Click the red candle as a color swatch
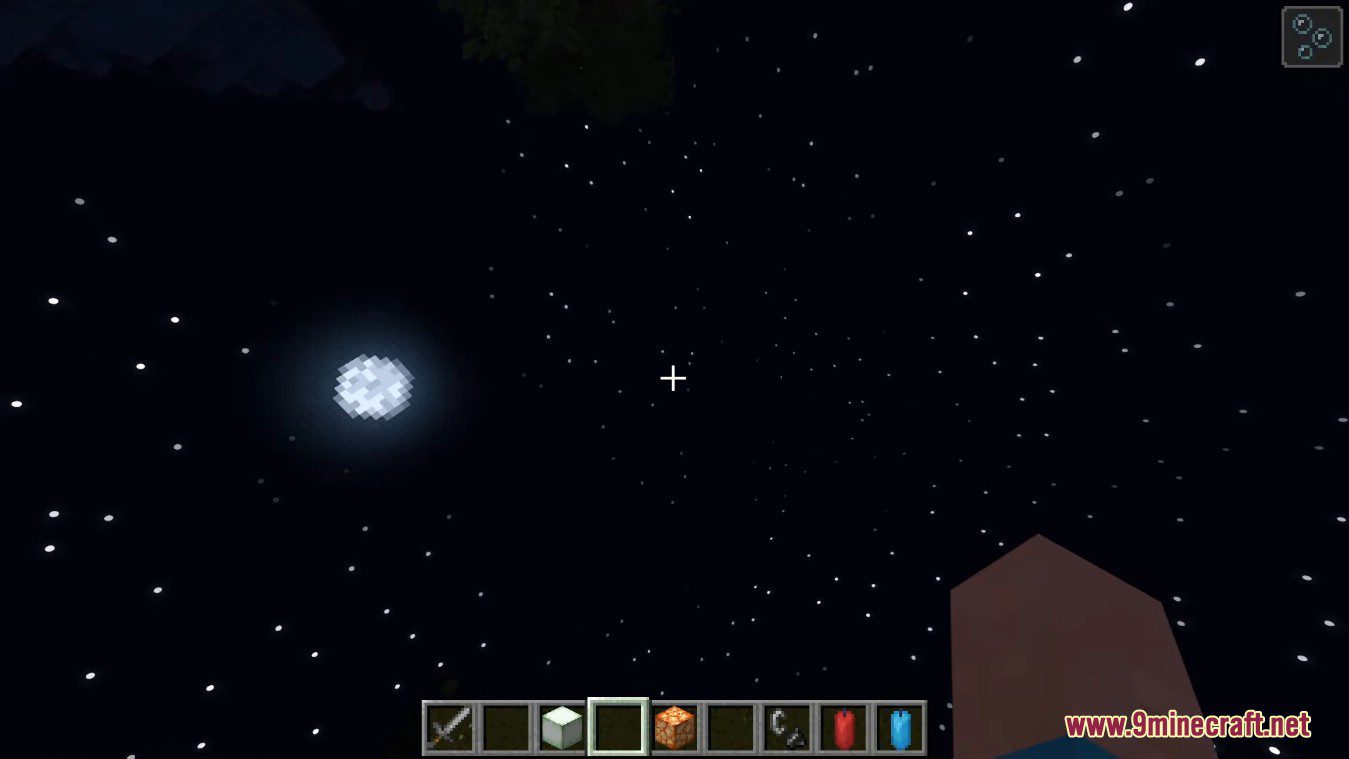Viewport: 1349px width, 759px height. [843, 730]
